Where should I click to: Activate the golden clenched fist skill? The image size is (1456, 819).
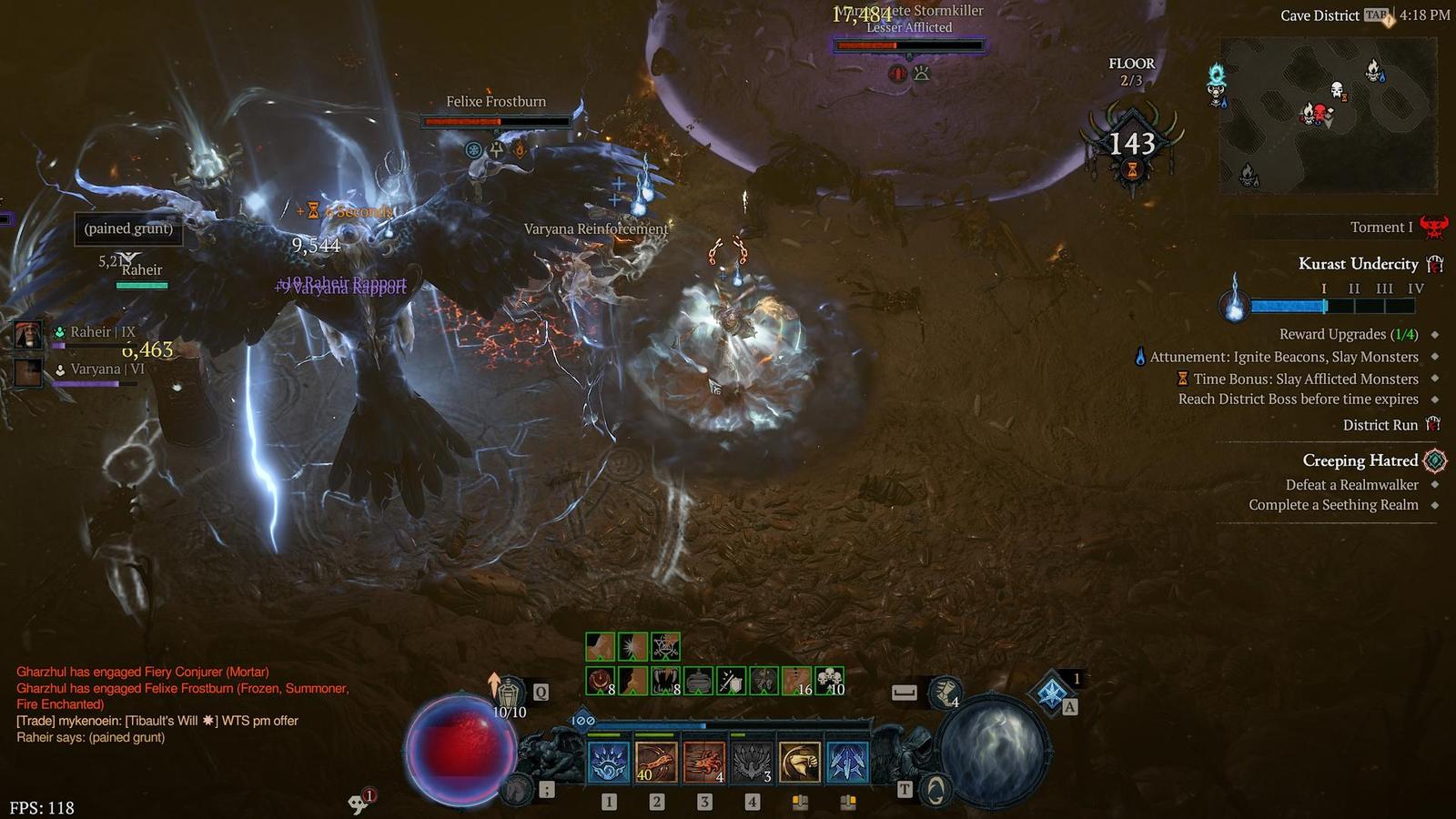click(800, 763)
